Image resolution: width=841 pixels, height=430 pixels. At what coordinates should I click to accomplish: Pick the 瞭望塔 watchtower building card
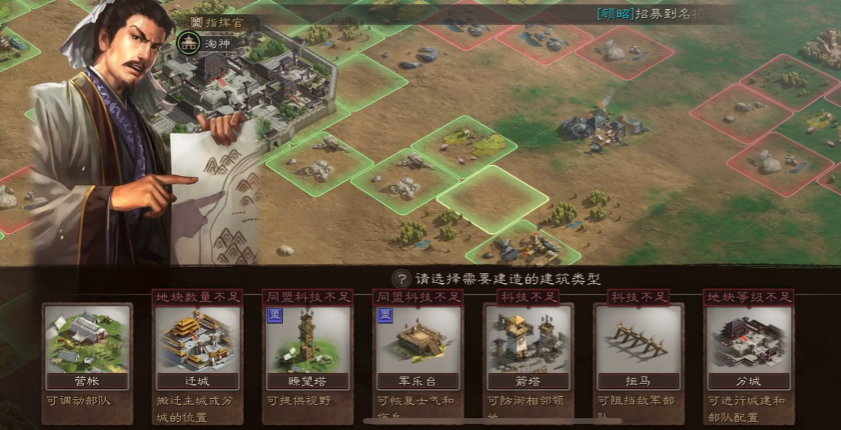pos(307,346)
